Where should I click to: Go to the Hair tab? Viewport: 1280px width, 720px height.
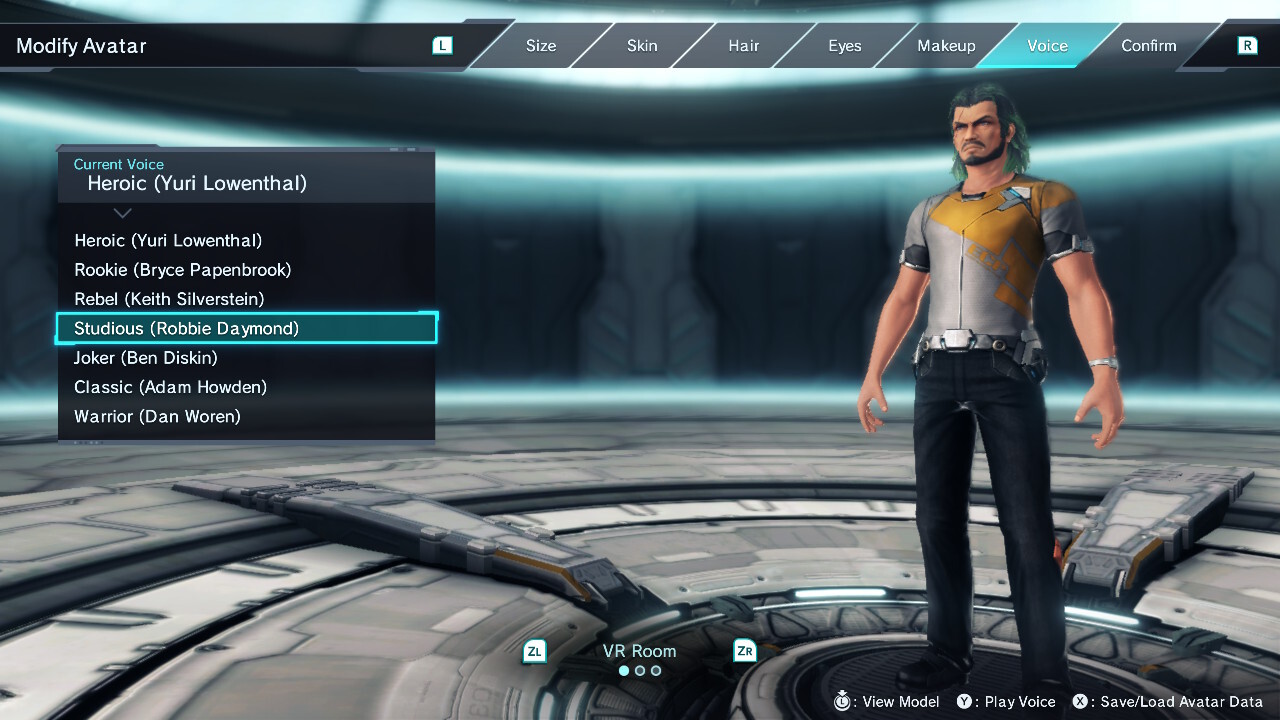[x=743, y=46]
